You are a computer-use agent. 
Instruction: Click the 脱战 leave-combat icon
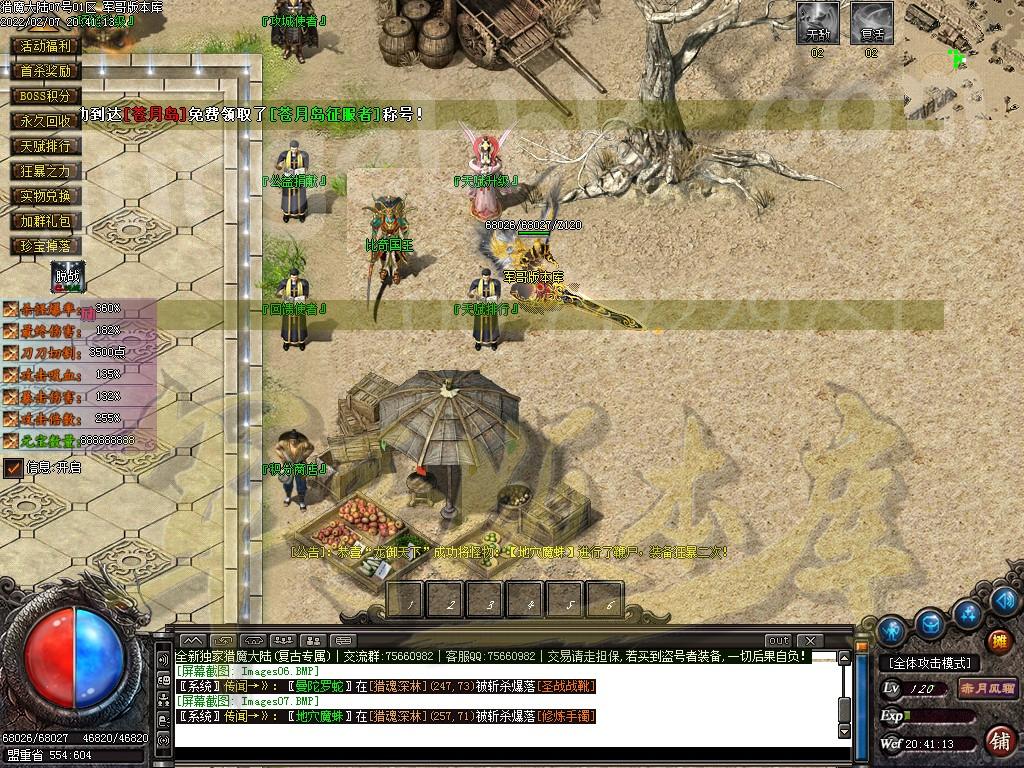point(68,277)
